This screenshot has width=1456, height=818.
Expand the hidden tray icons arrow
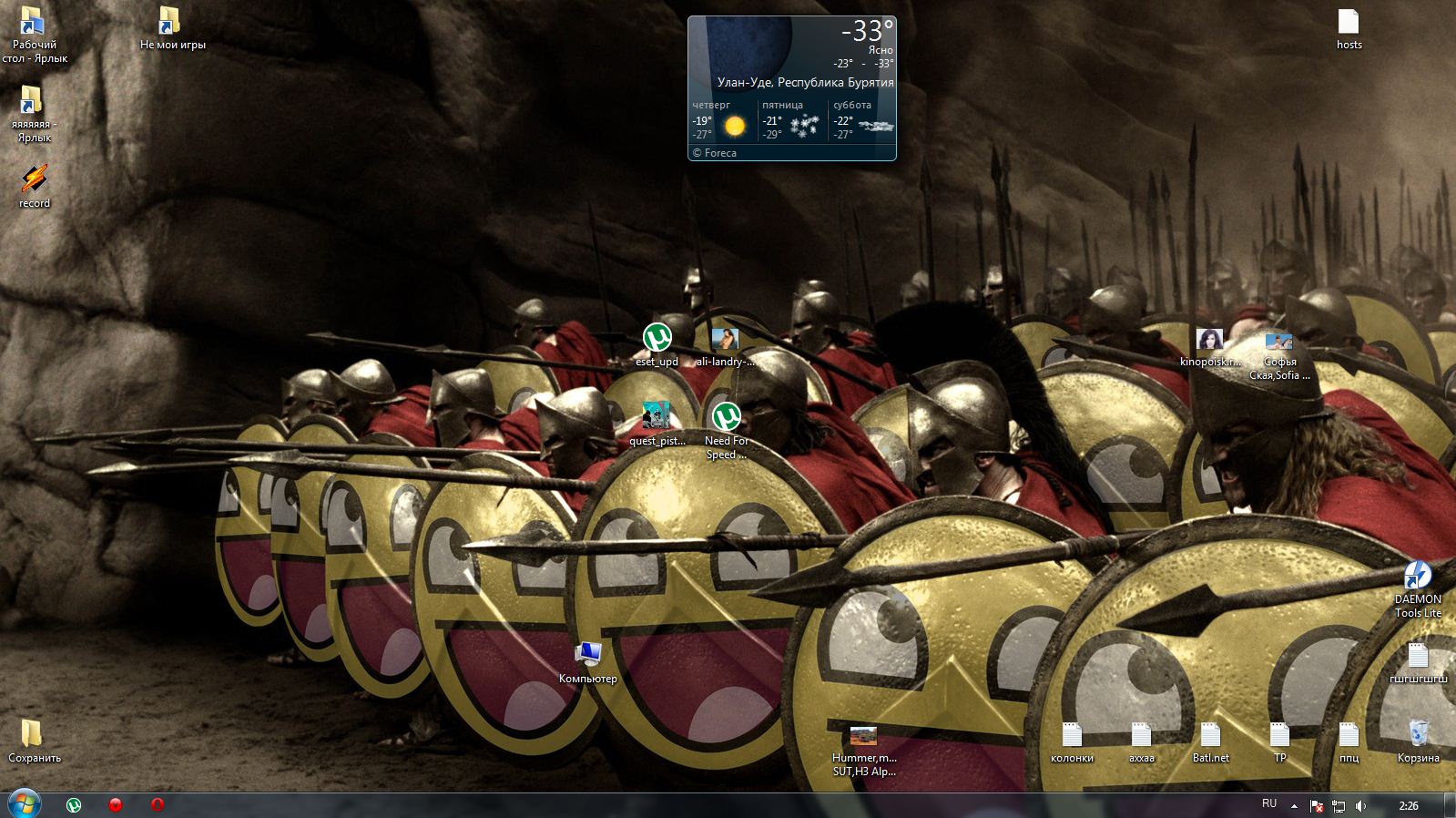point(1294,805)
